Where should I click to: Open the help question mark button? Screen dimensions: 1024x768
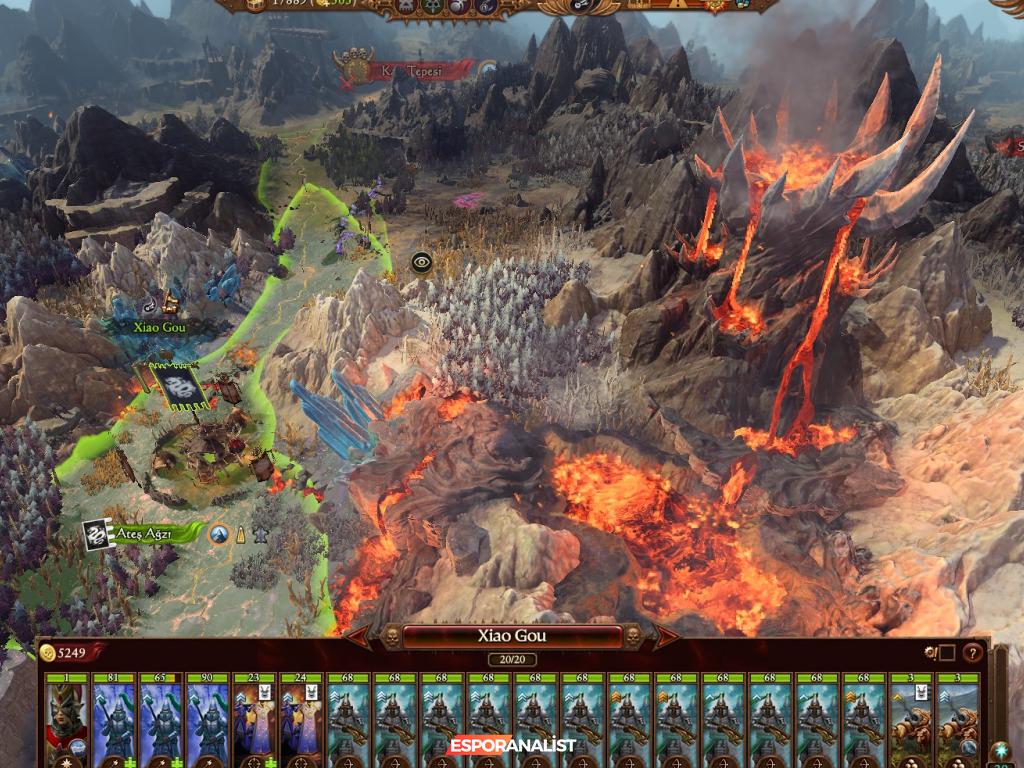click(x=972, y=653)
